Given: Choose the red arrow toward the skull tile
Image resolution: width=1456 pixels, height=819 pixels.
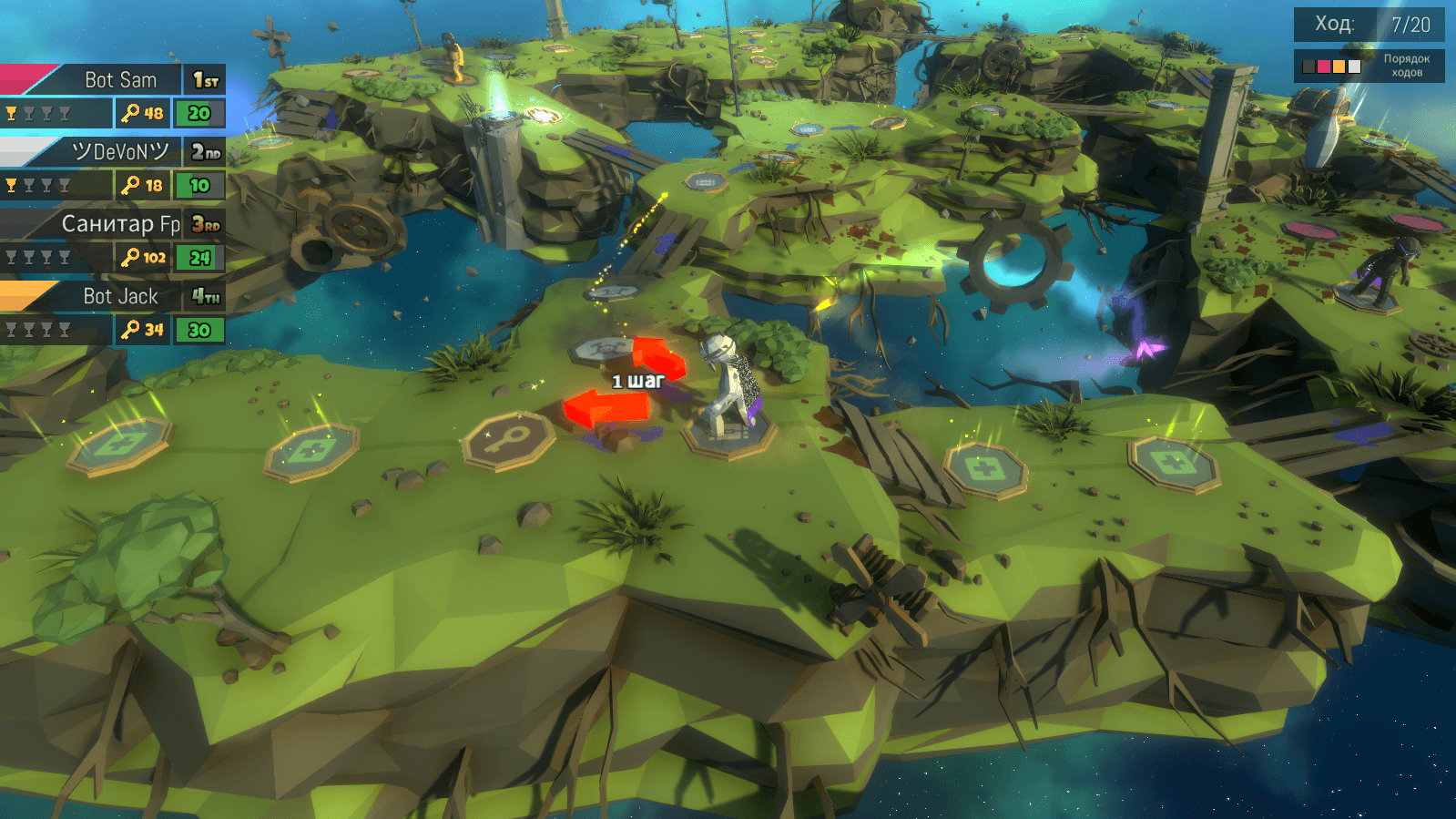Looking at the screenshot, I should click(658, 353).
